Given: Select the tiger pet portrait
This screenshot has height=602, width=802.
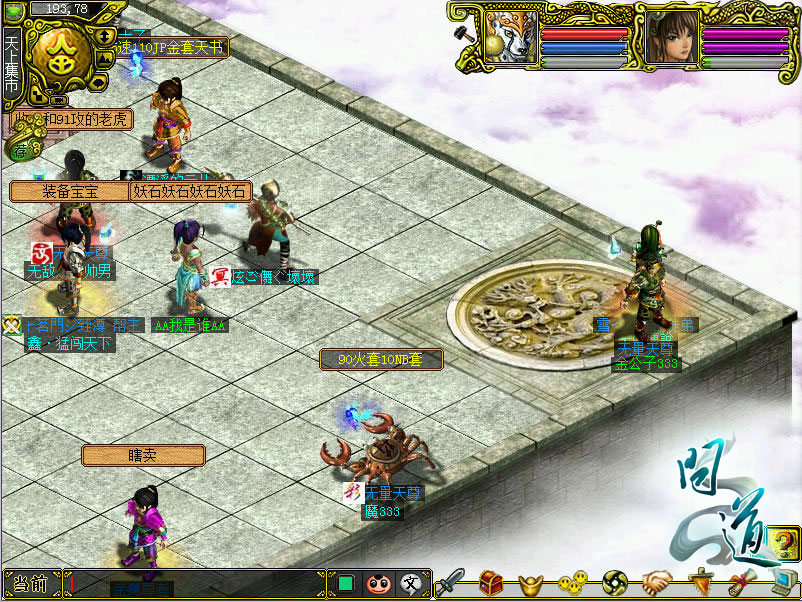Looking at the screenshot, I should click(x=512, y=38).
